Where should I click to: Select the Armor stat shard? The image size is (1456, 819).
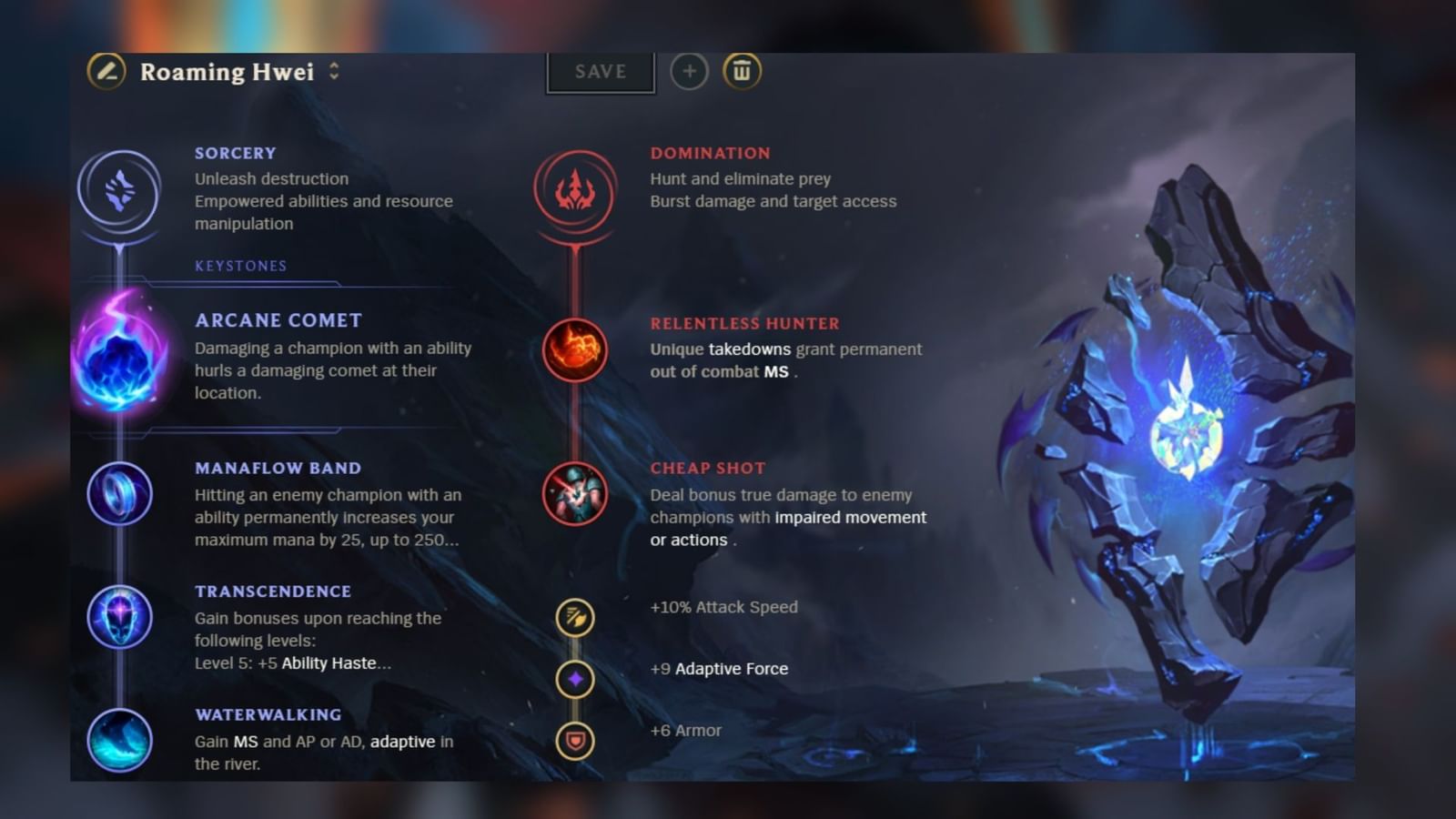[575, 741]
